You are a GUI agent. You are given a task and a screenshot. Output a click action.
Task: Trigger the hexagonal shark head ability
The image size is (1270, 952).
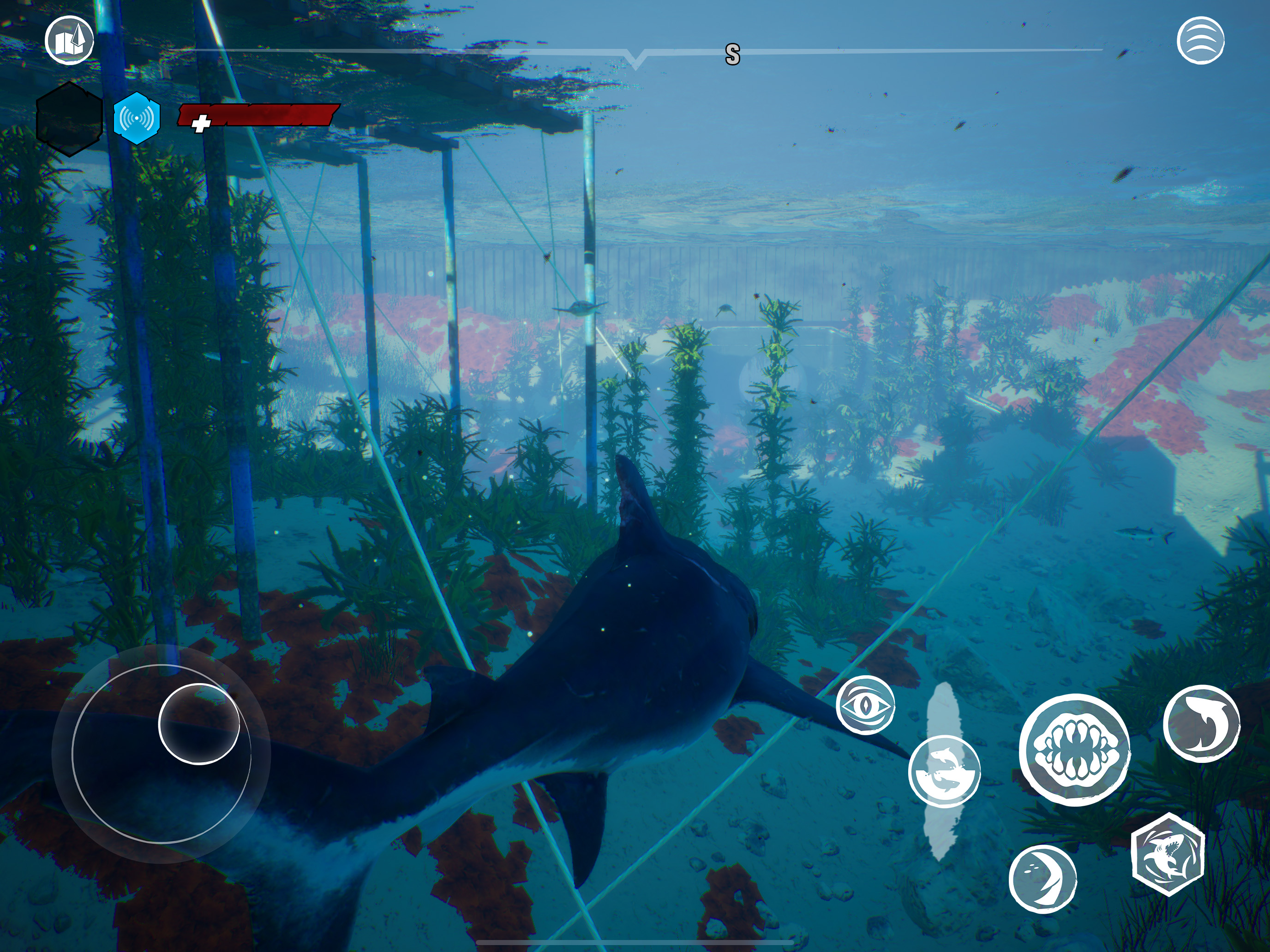(1167, 854)
